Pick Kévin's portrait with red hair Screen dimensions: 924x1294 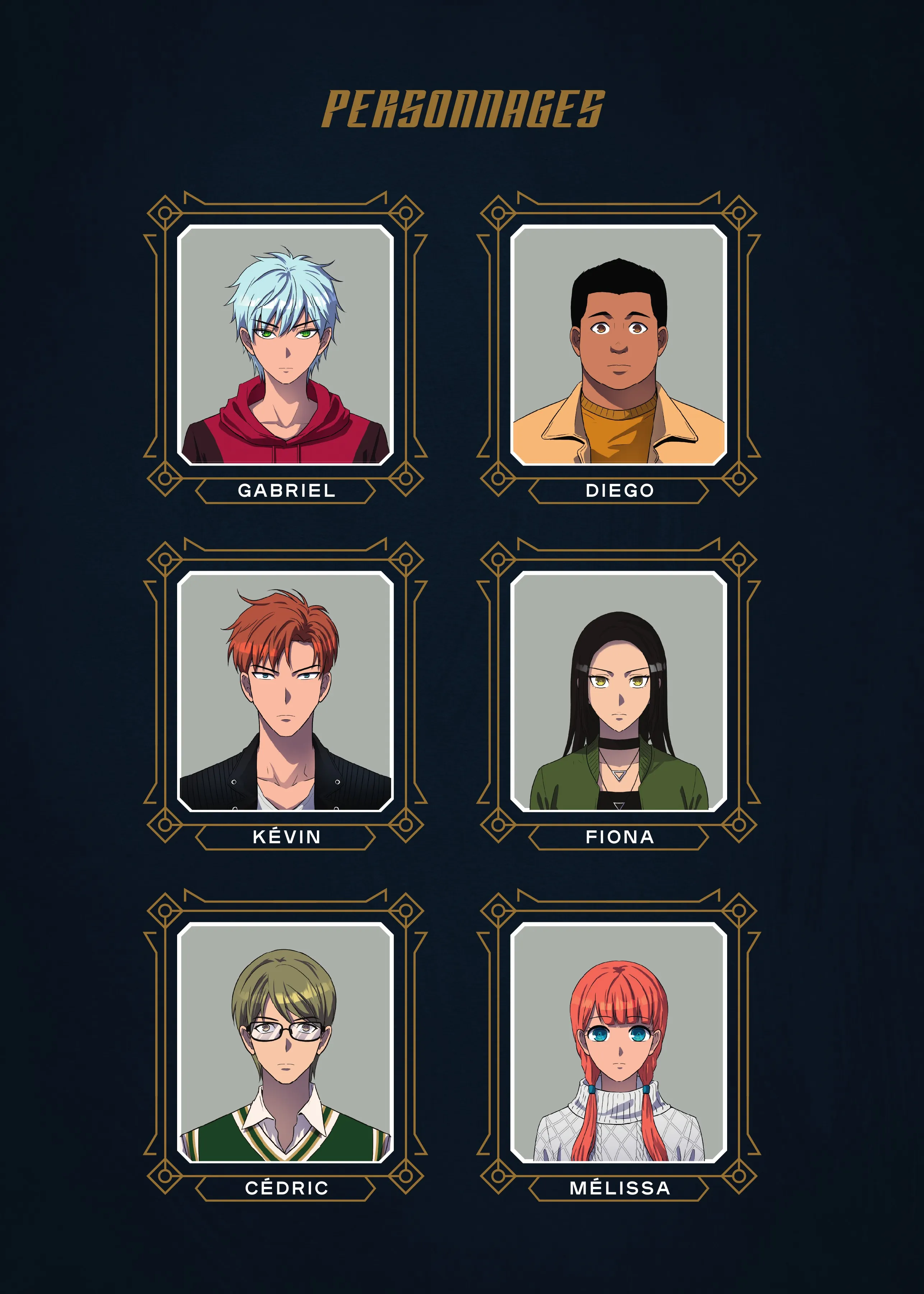(285, 691)
